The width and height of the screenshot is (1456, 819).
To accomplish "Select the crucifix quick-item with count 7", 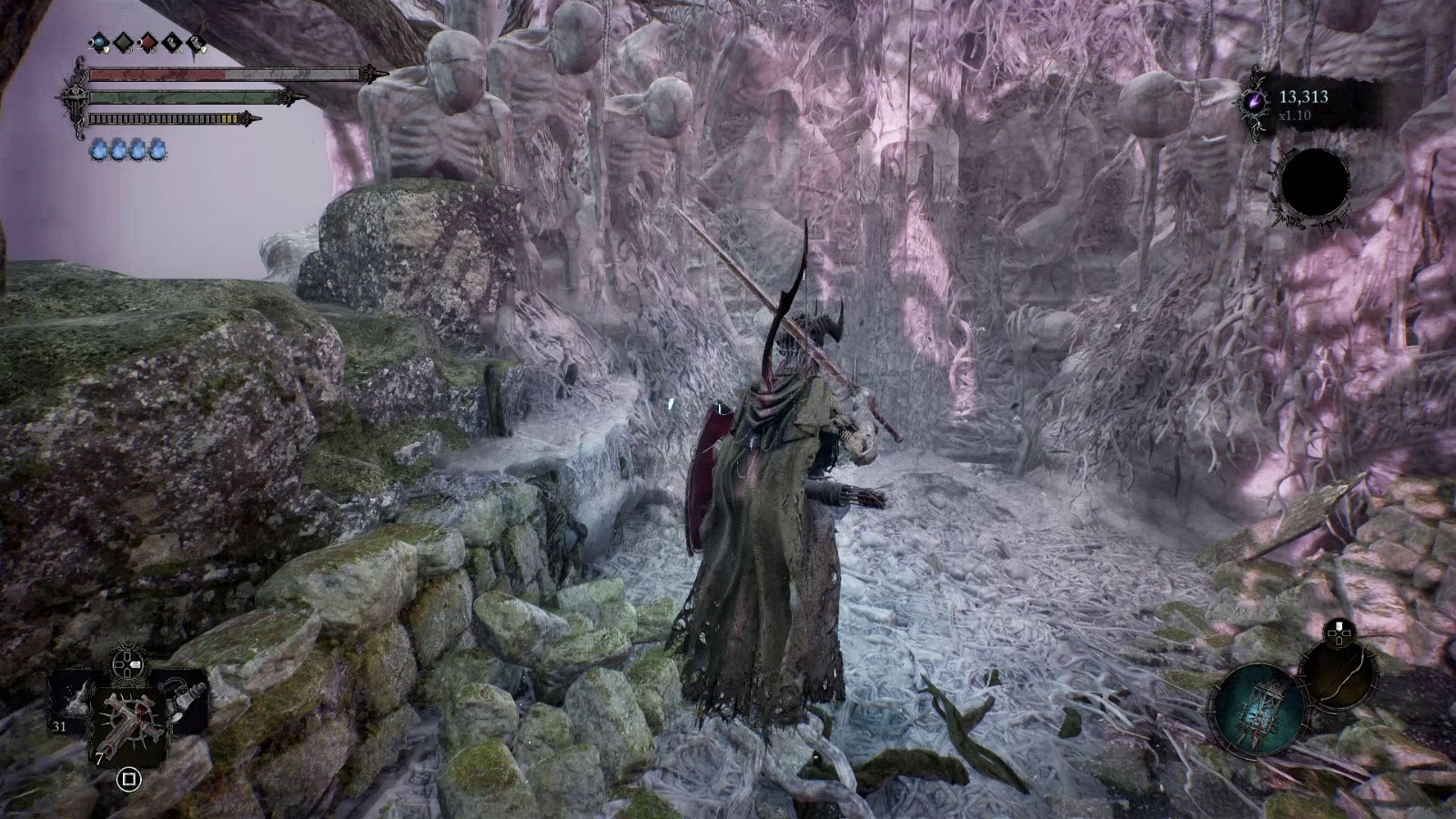I will 129,722.
